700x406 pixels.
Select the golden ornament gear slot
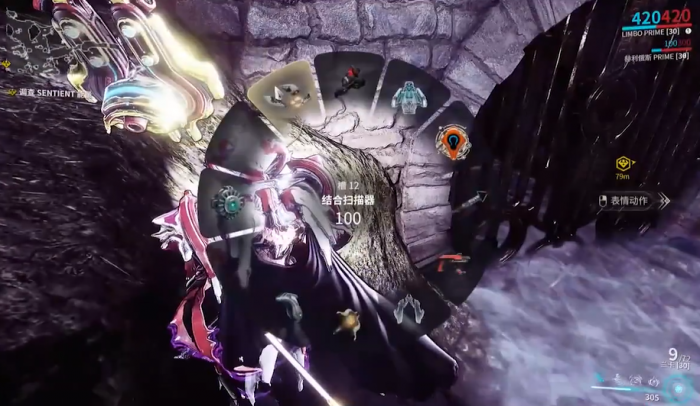point(348,322)
